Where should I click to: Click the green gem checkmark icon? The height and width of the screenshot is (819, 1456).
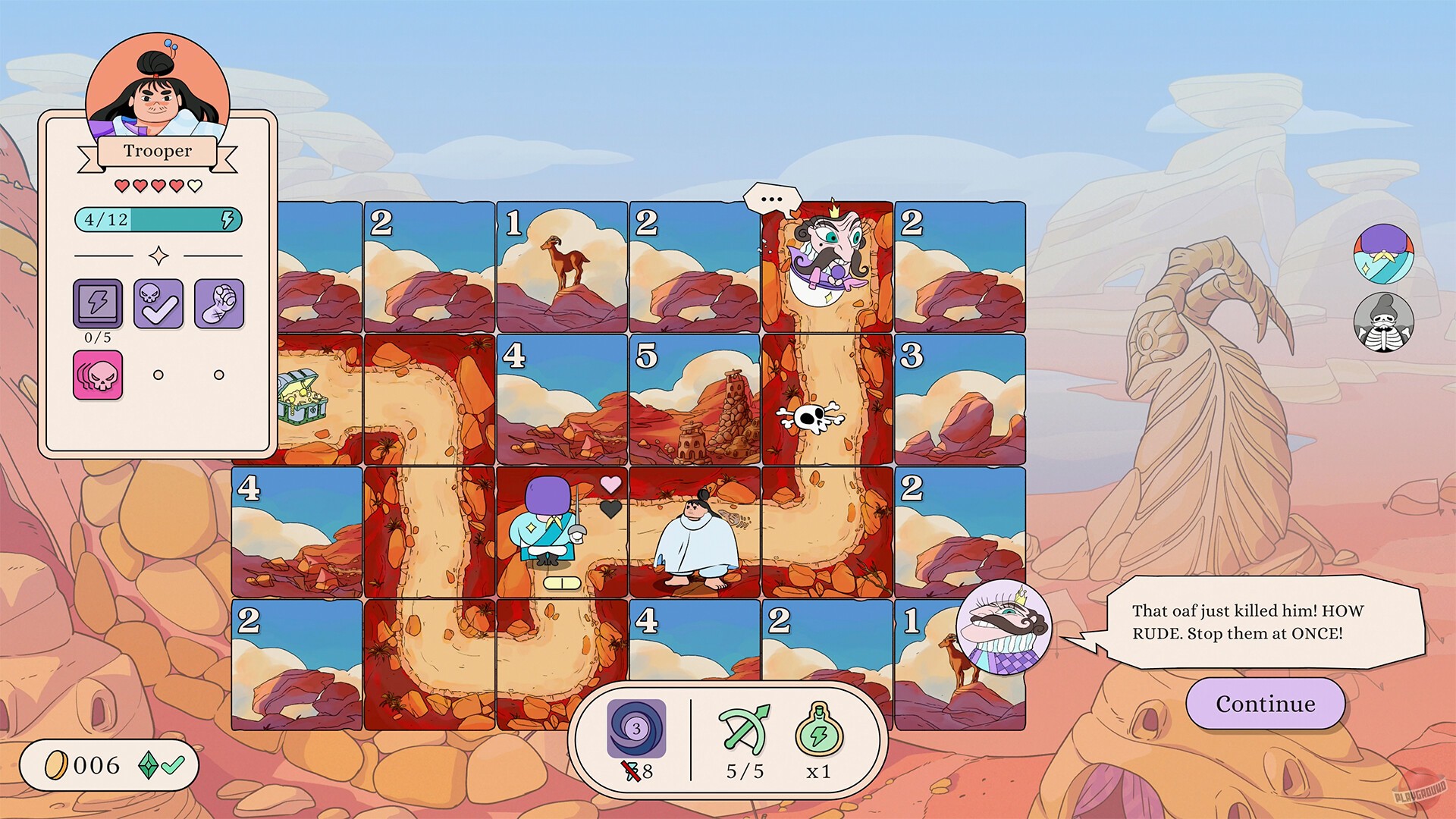coord(162,764)
